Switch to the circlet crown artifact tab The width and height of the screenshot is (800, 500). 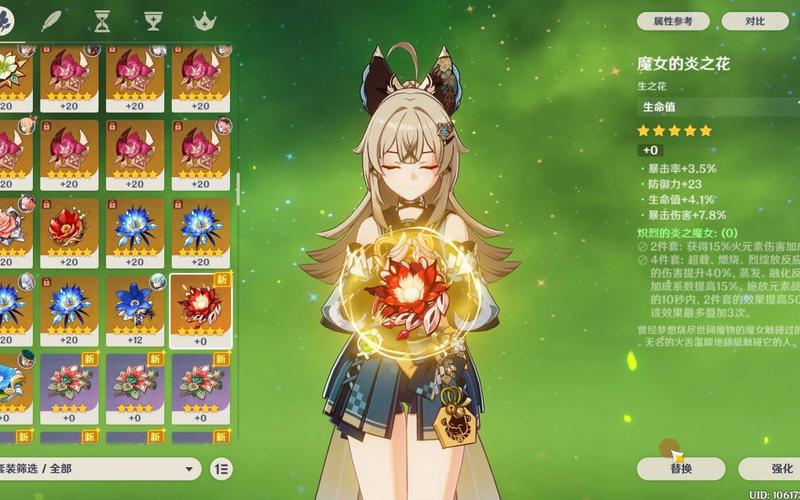point(205,21)
